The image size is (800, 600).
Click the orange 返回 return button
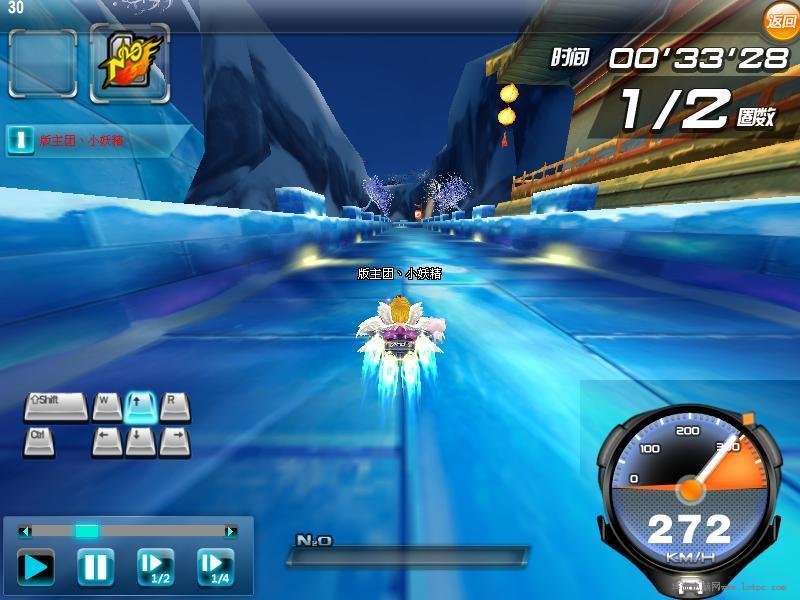coord(780,20)
